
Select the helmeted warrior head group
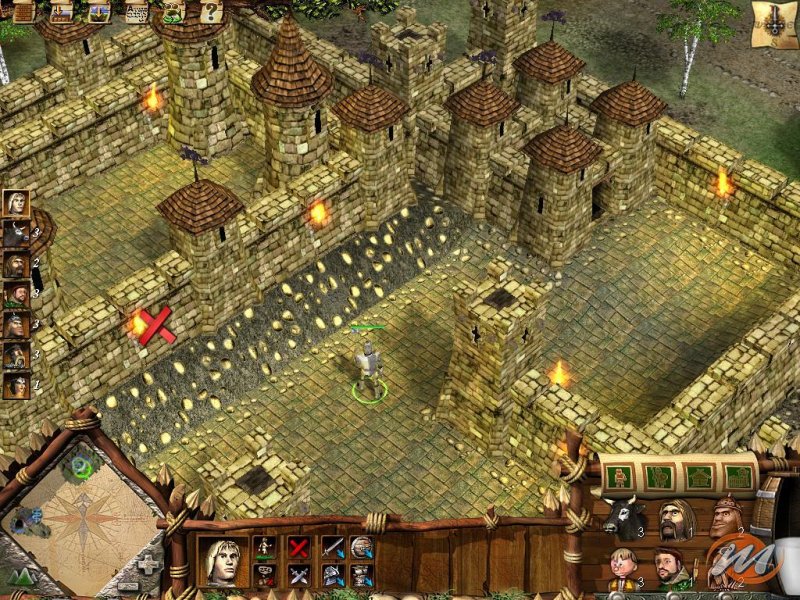coord(729,516)
